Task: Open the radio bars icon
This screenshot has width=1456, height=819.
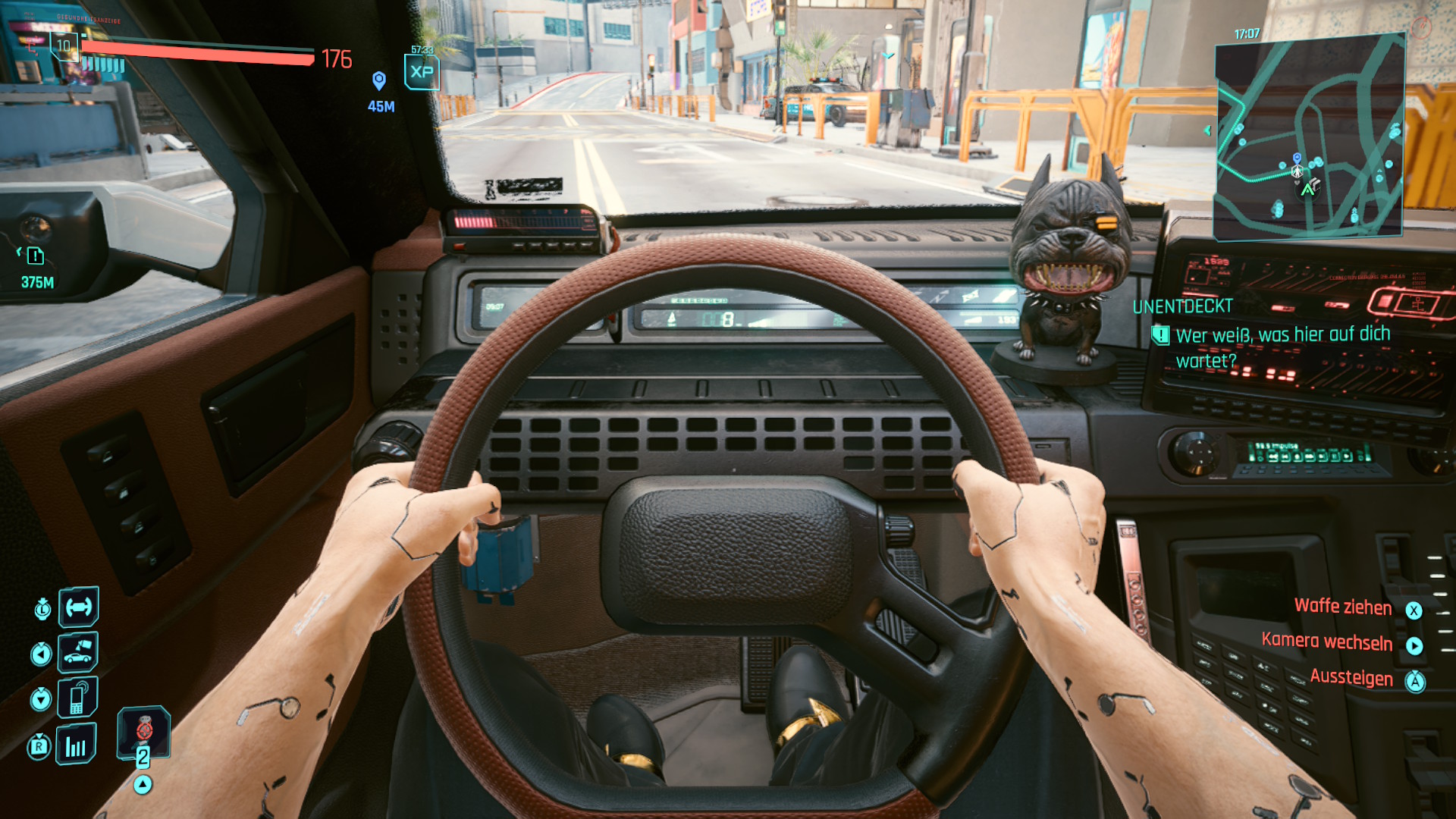Action: (77, 745)
